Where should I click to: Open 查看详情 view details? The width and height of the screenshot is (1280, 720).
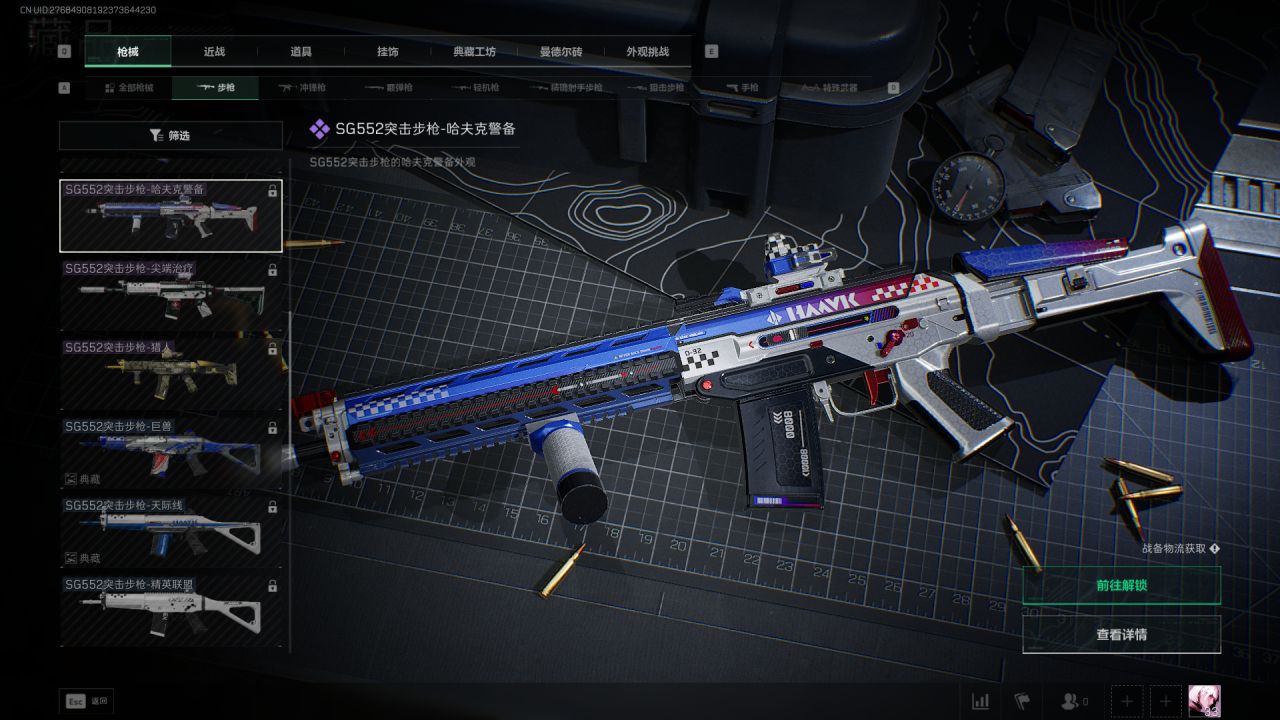(1121, 634)
